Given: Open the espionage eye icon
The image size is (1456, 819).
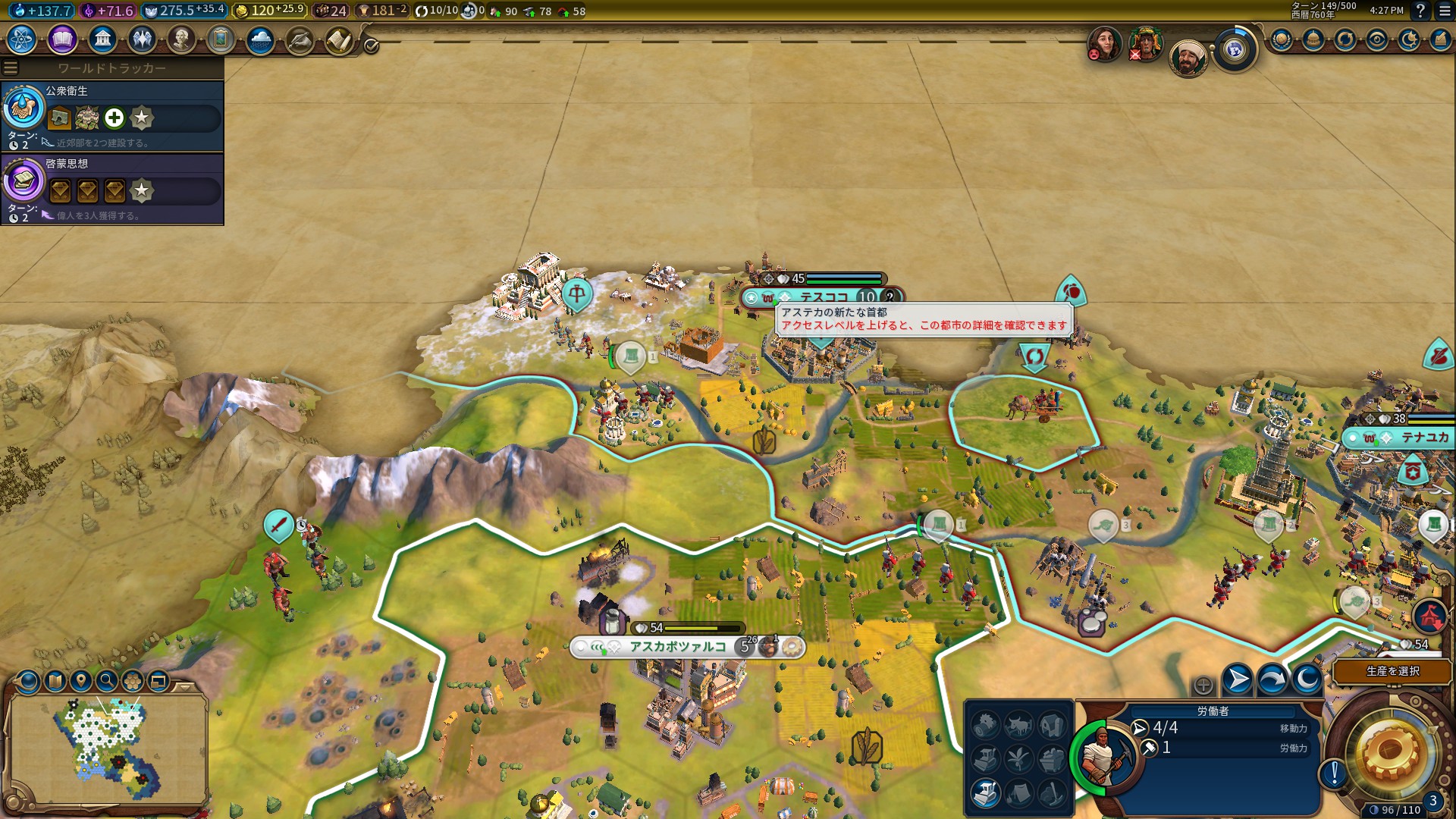Looking at the screenshot, I should click(x=1377, y=39).
